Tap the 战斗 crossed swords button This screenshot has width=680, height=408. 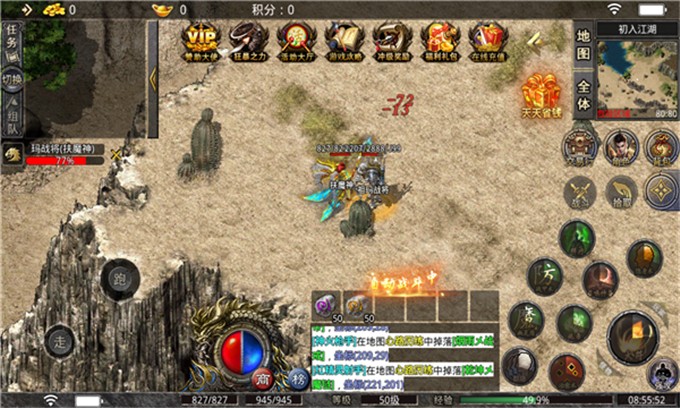click(579, 190)
